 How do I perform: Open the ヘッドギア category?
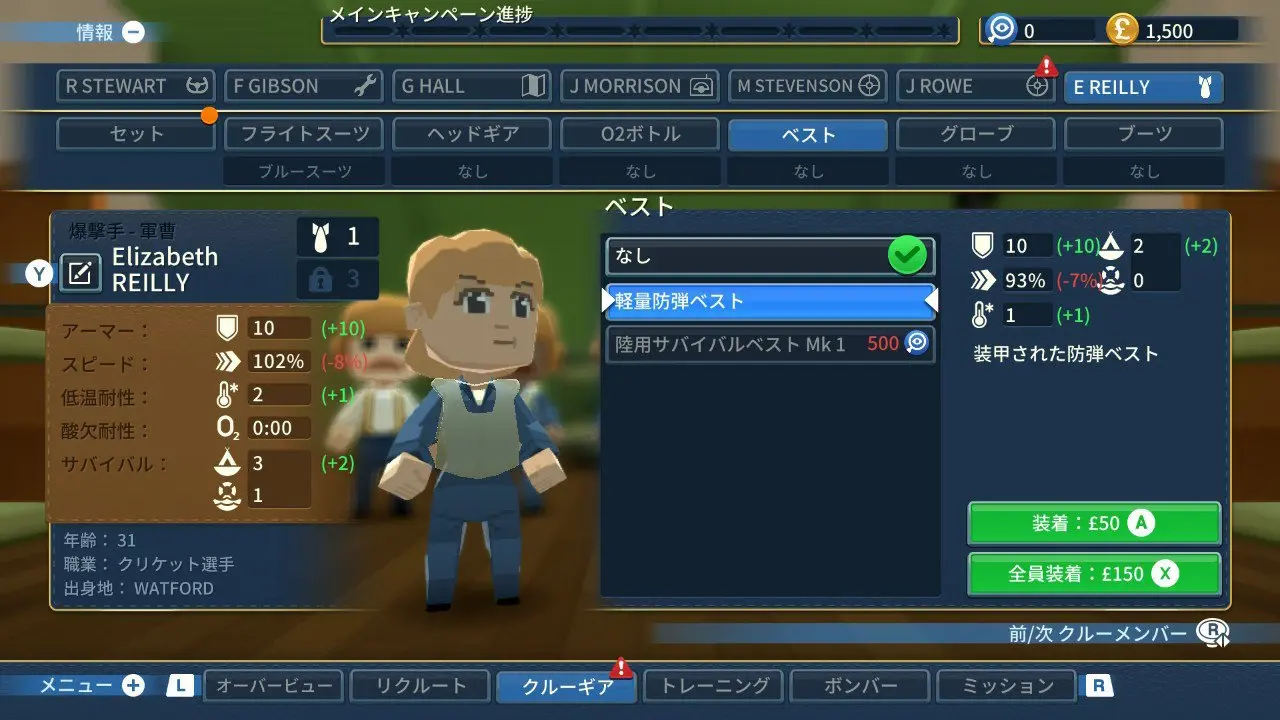[x=472, y=134]
